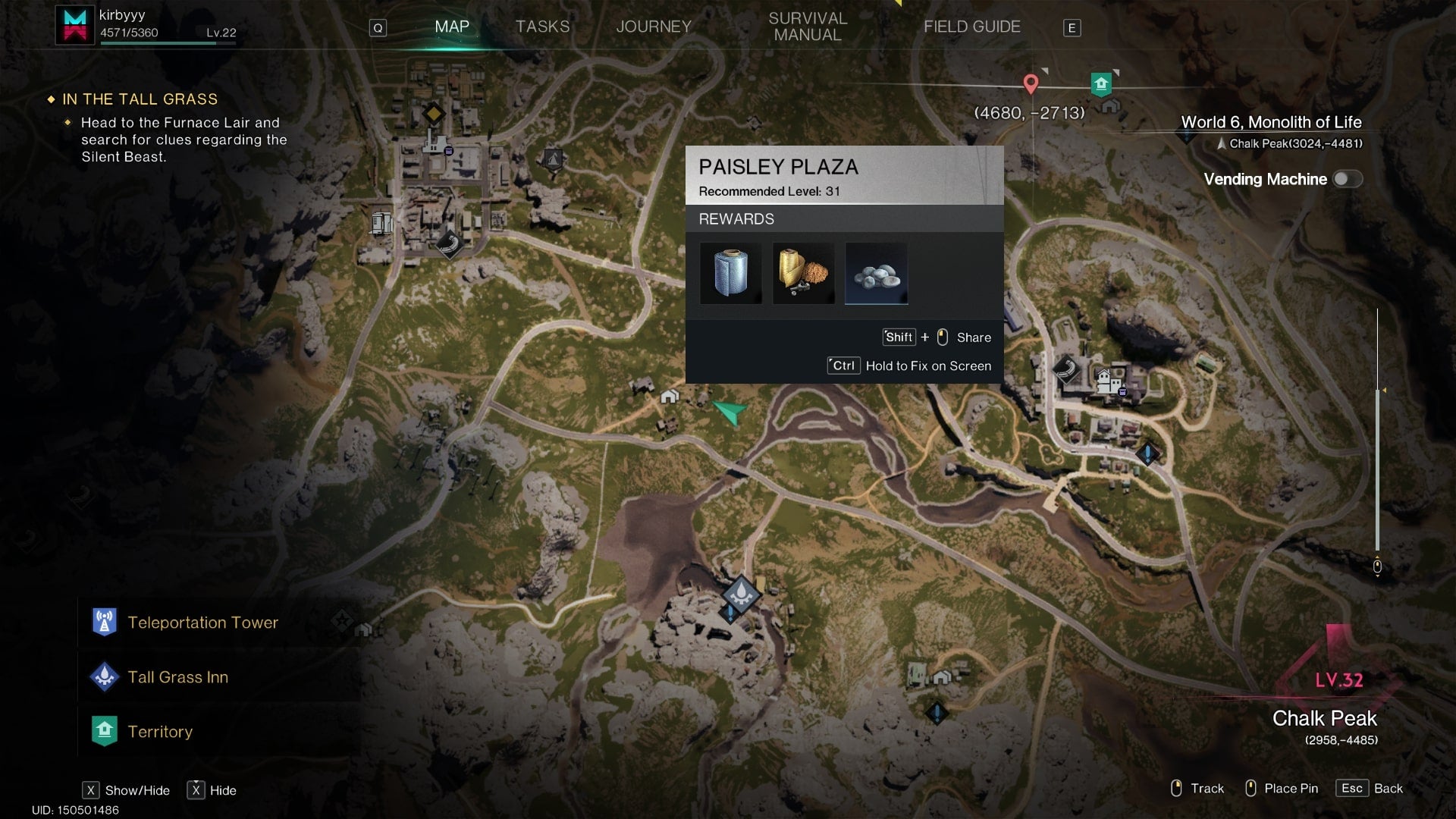Image resolution: width=1456 pixels, height=819 pixels.
Task: Open the Journey tab
Action: pyautogui.click(x=654, y=27)
